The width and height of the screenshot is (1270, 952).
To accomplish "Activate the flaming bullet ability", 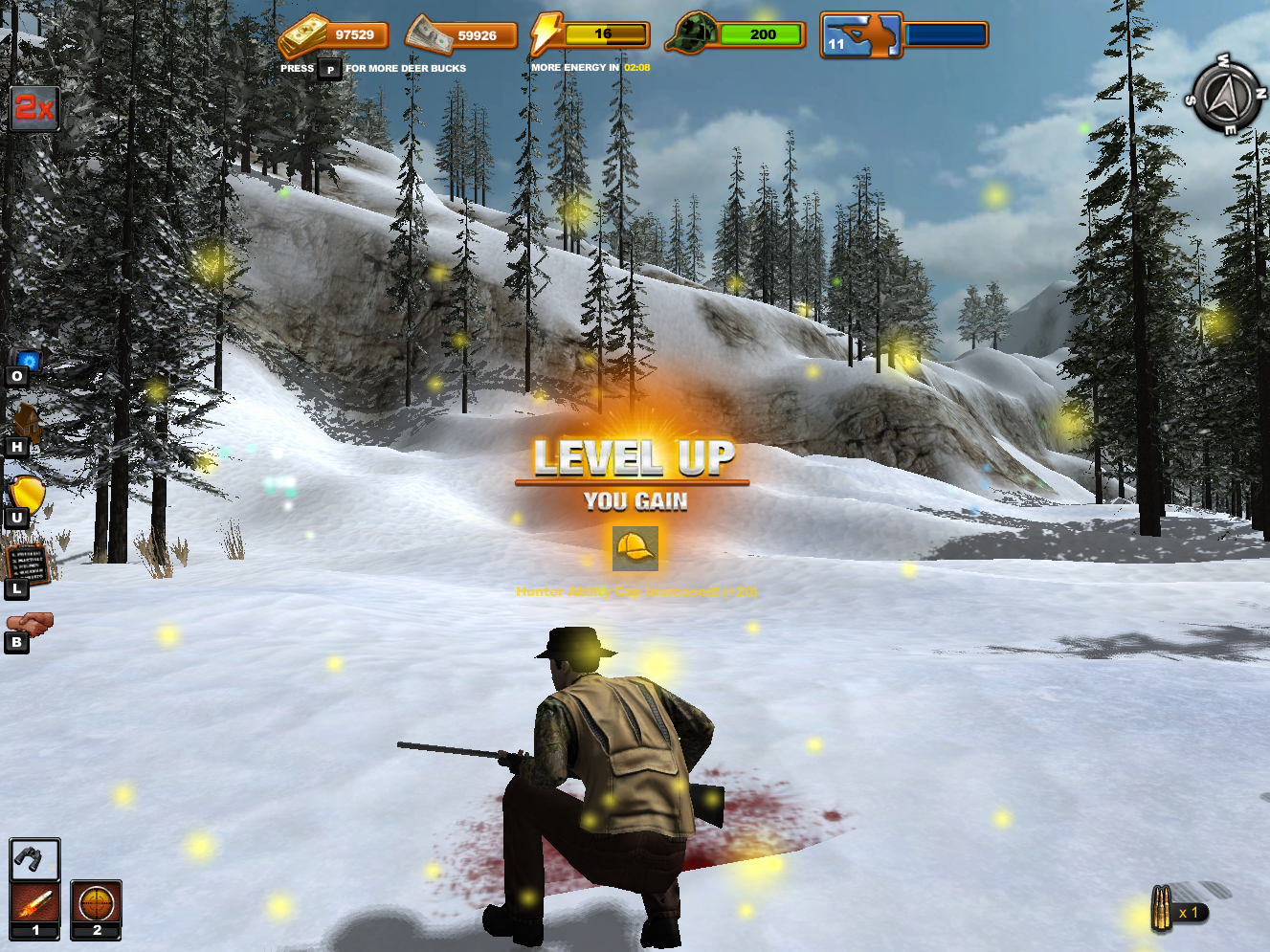I will (x=34, y=902).
